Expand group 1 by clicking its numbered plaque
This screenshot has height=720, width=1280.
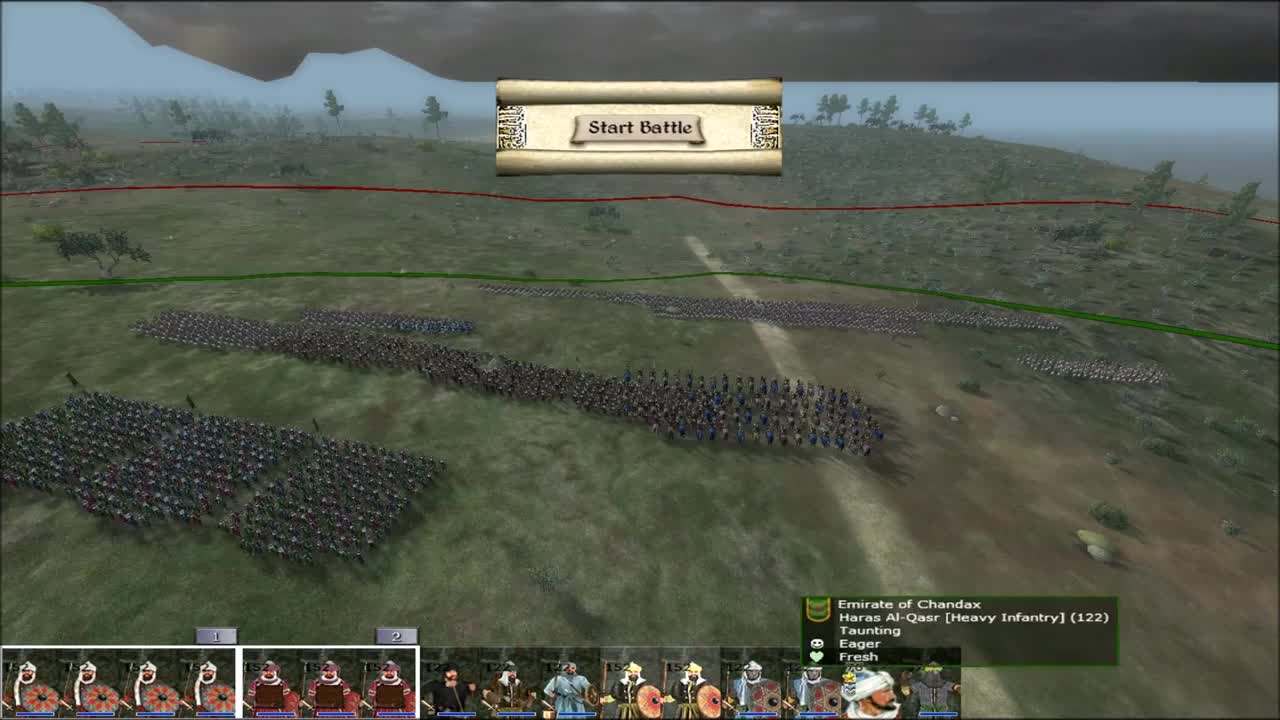215,635
